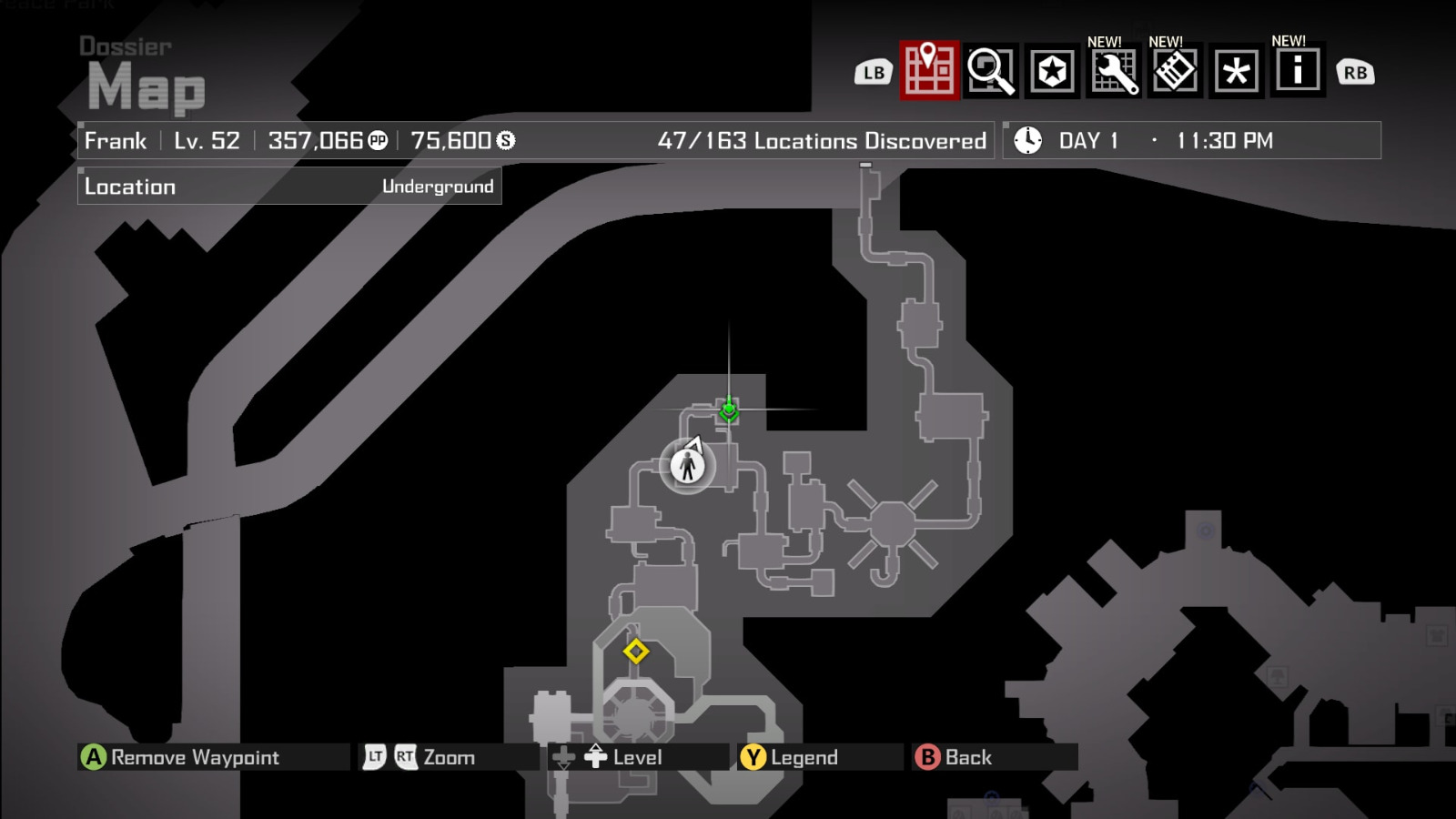Select the asterisk skills dossier icon

(x=1236, y=70)
